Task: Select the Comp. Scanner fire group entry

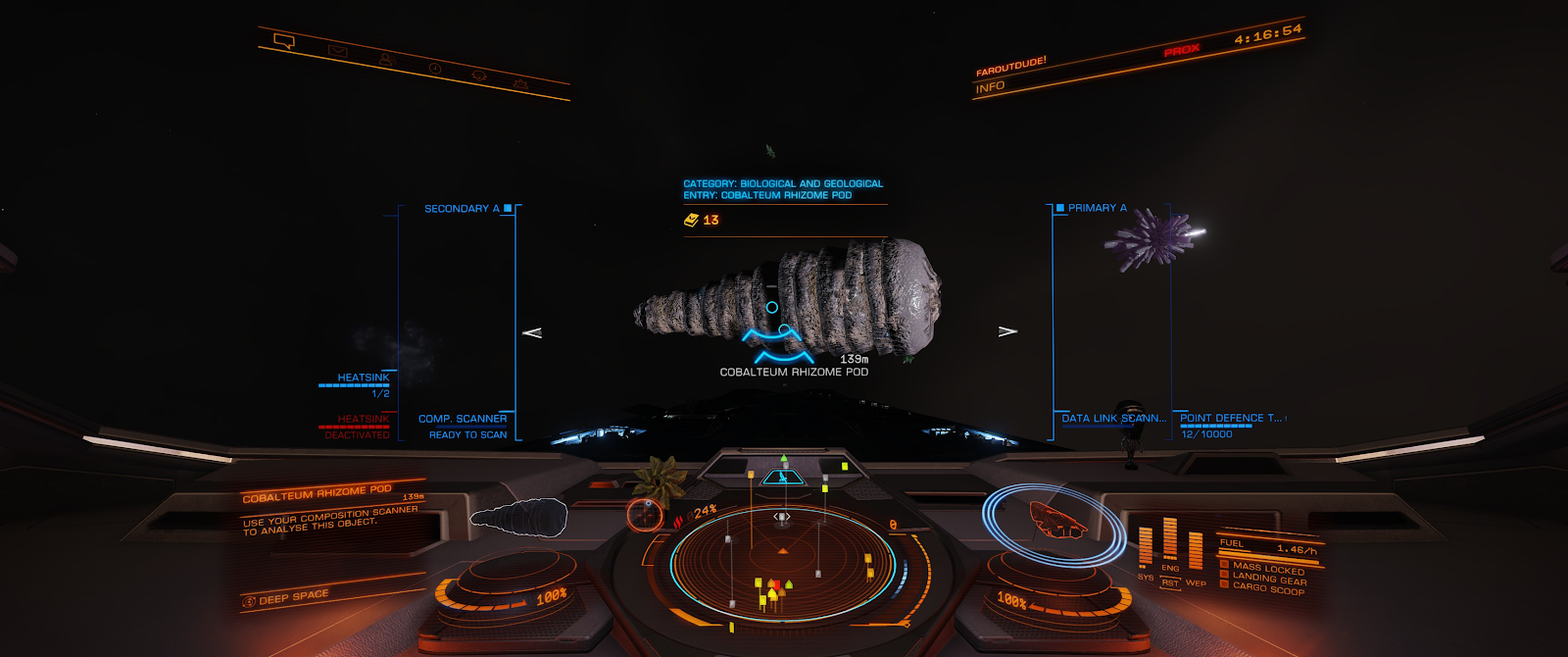Action: tap(463, 420)
